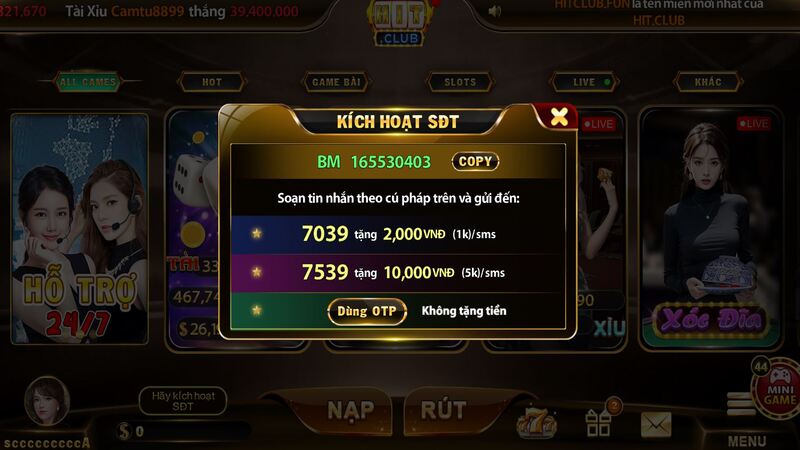Click the player avatar portrait
Viewport: 800px width, 450px height.
pyautogui.click(x=47, y=400)
